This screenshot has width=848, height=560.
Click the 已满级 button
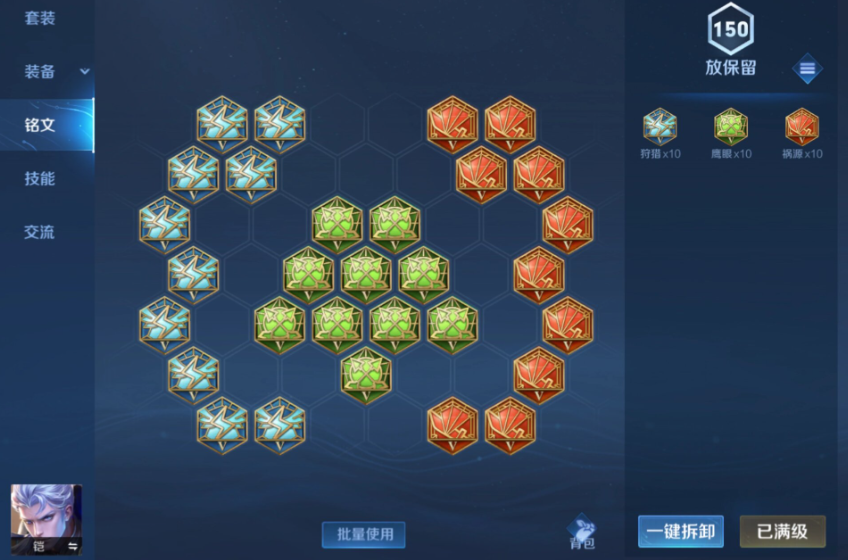pyautogui.click(x=782, y=532)
